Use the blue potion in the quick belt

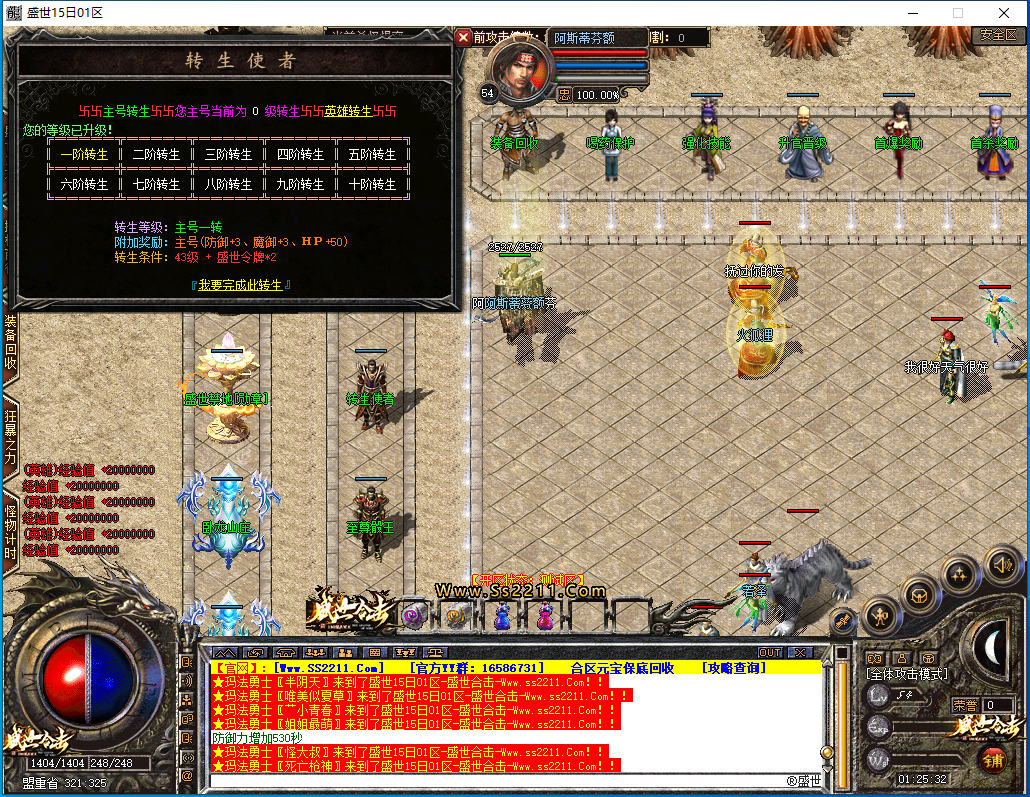point(502,616)
